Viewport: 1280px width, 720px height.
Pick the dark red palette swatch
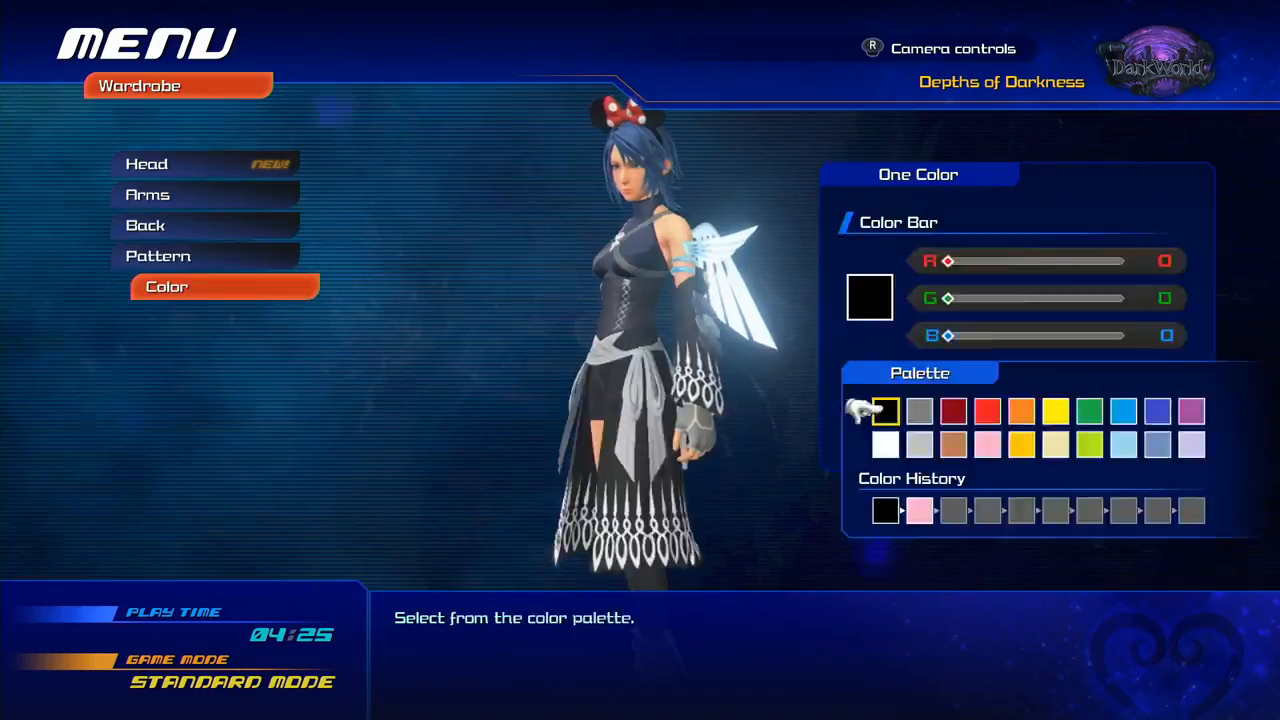click(954, 411)
